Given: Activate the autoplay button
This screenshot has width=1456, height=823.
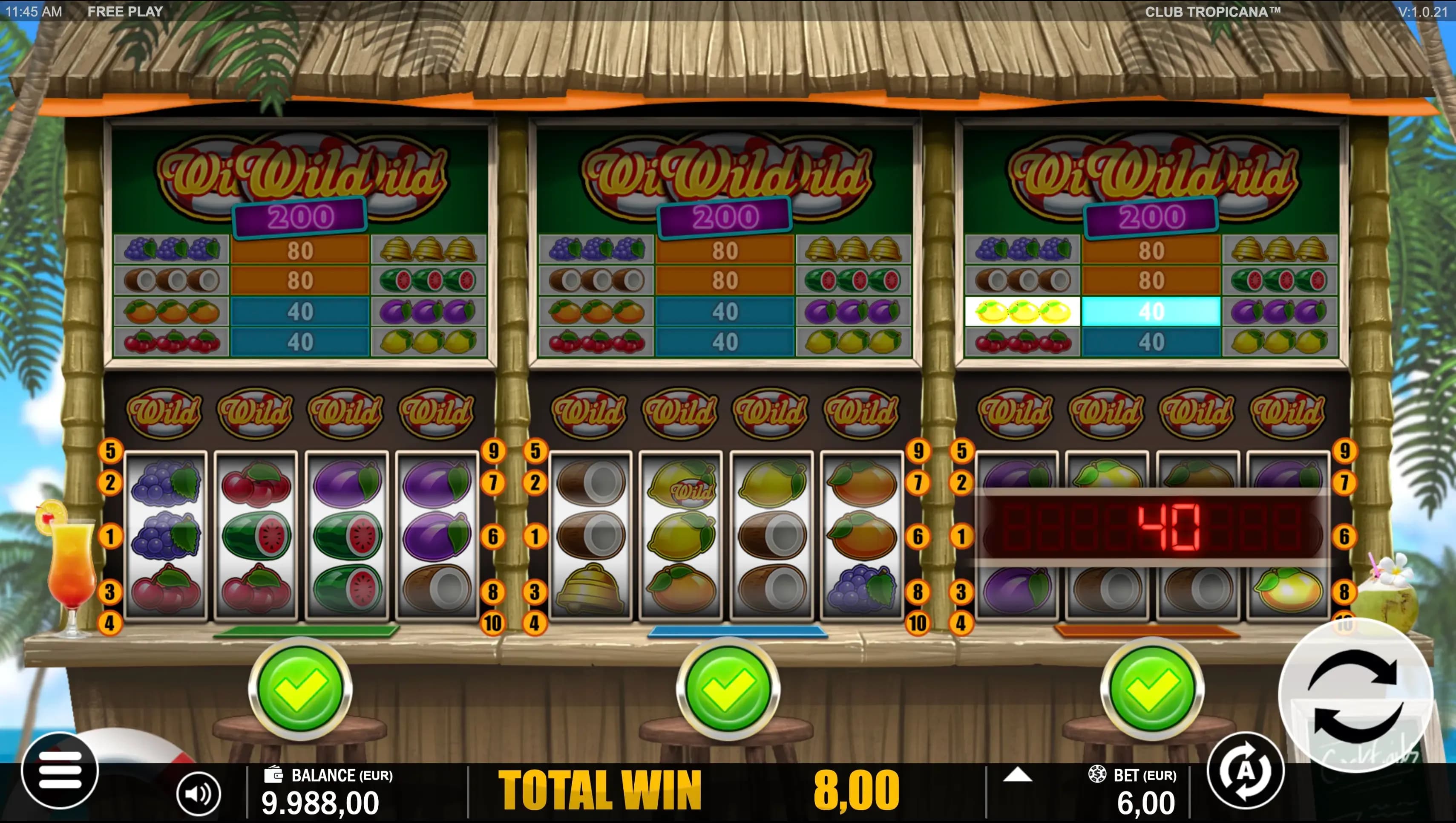Looking at the screenshot, I should 1246,771.
